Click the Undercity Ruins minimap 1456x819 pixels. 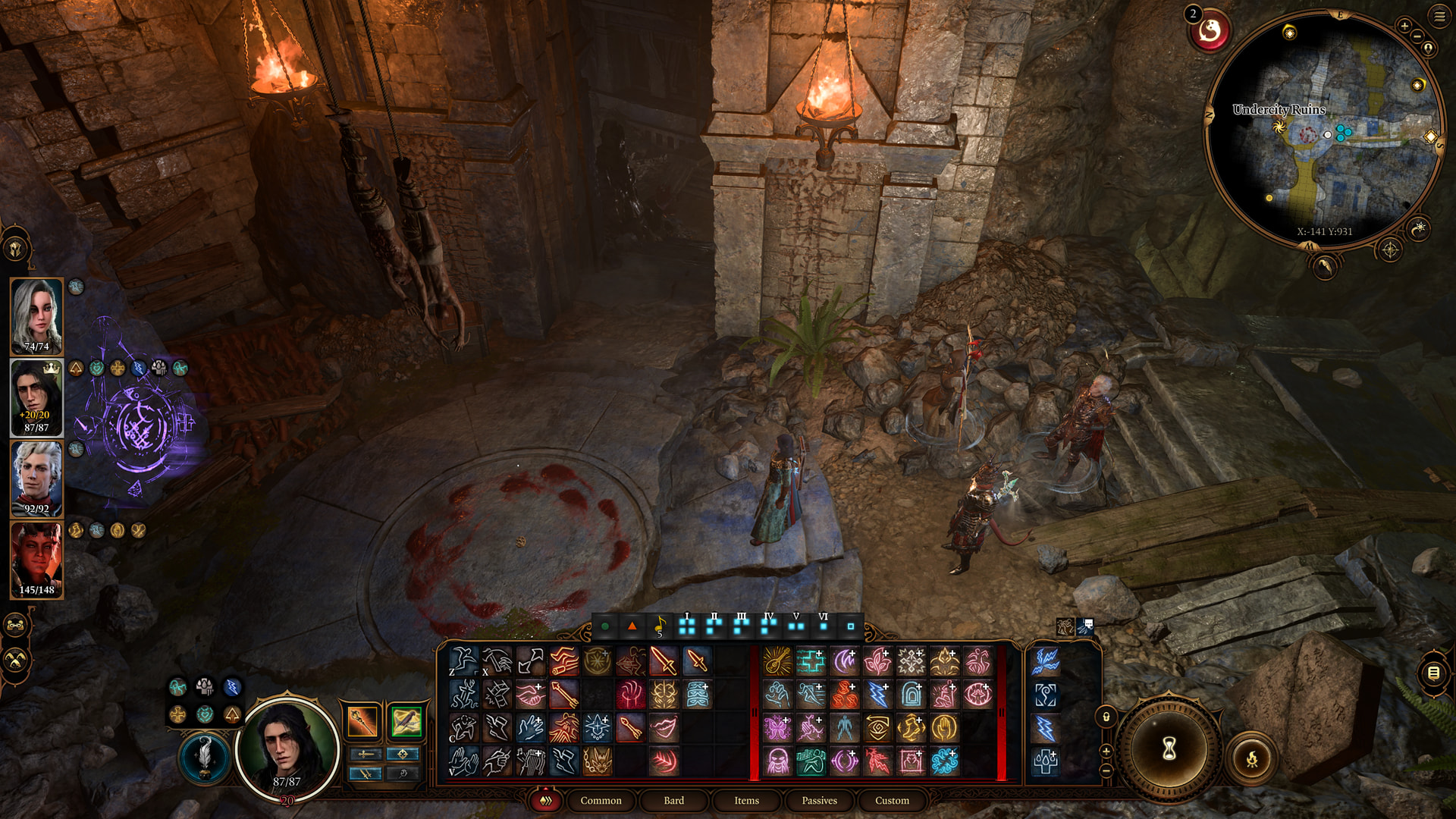[x=1323, y=129]
